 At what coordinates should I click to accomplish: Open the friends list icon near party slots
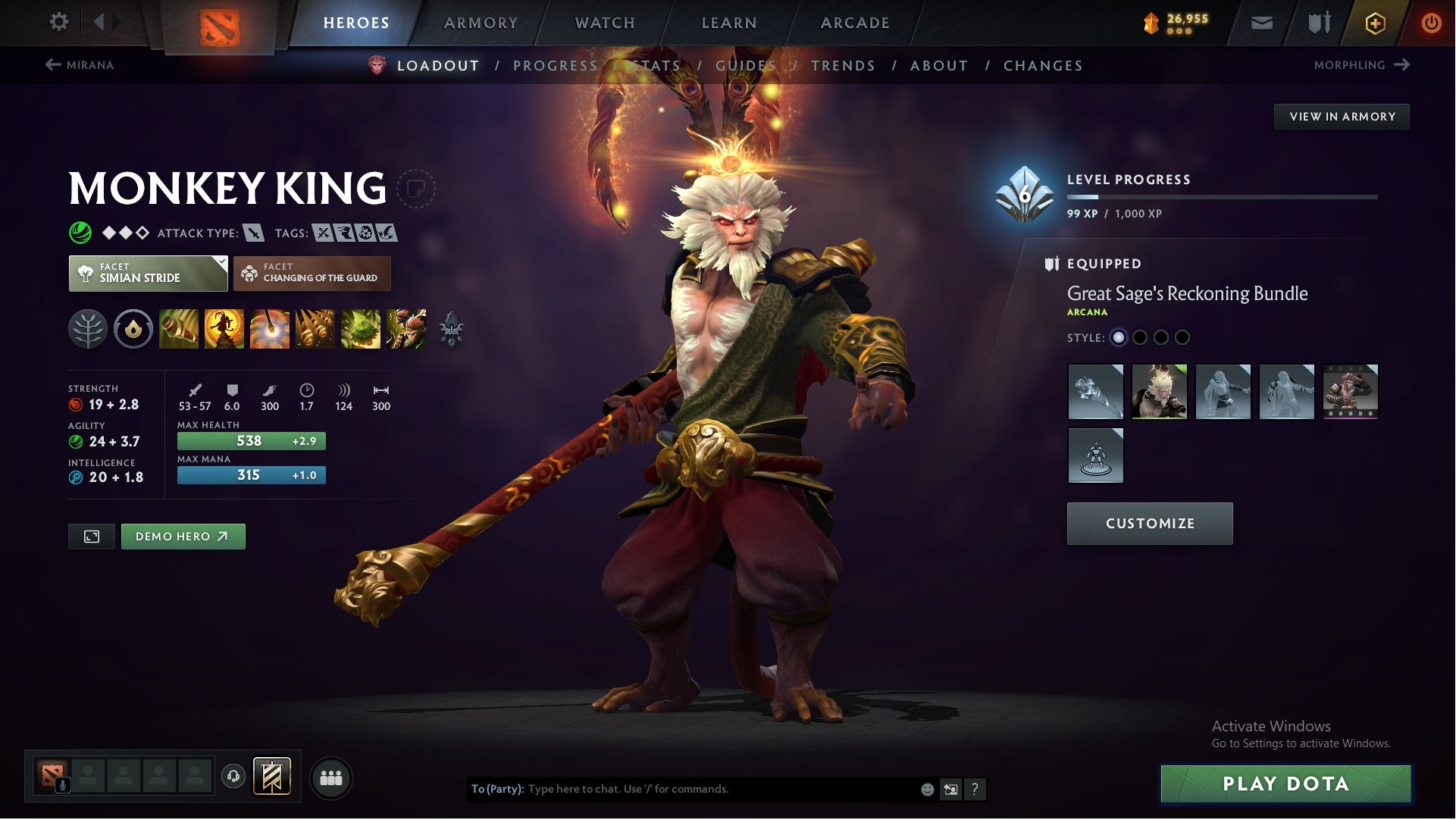332,777
